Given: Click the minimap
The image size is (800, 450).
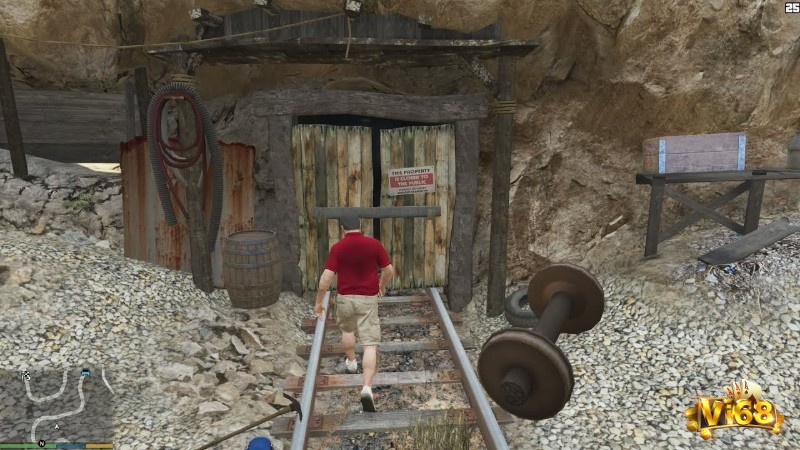Looking at the screenshot, I should click(x=57, y=404).
